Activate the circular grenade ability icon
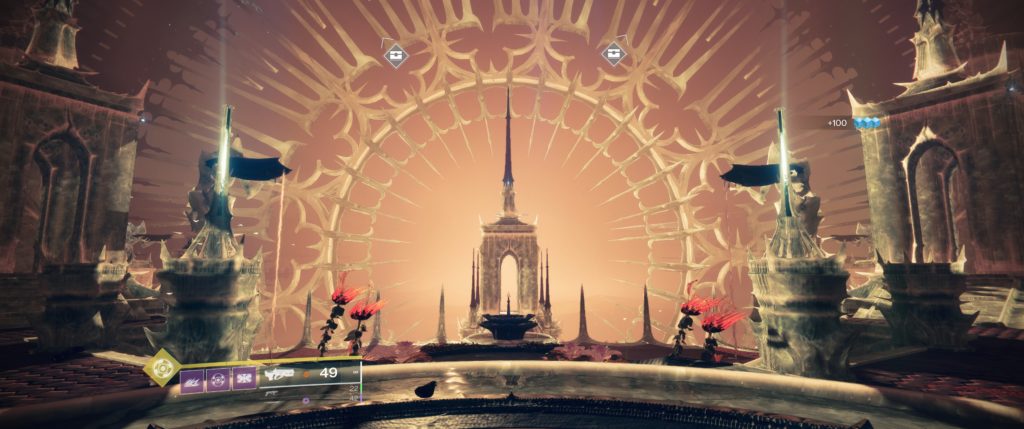1024x429 pixels. pos(219,378)
